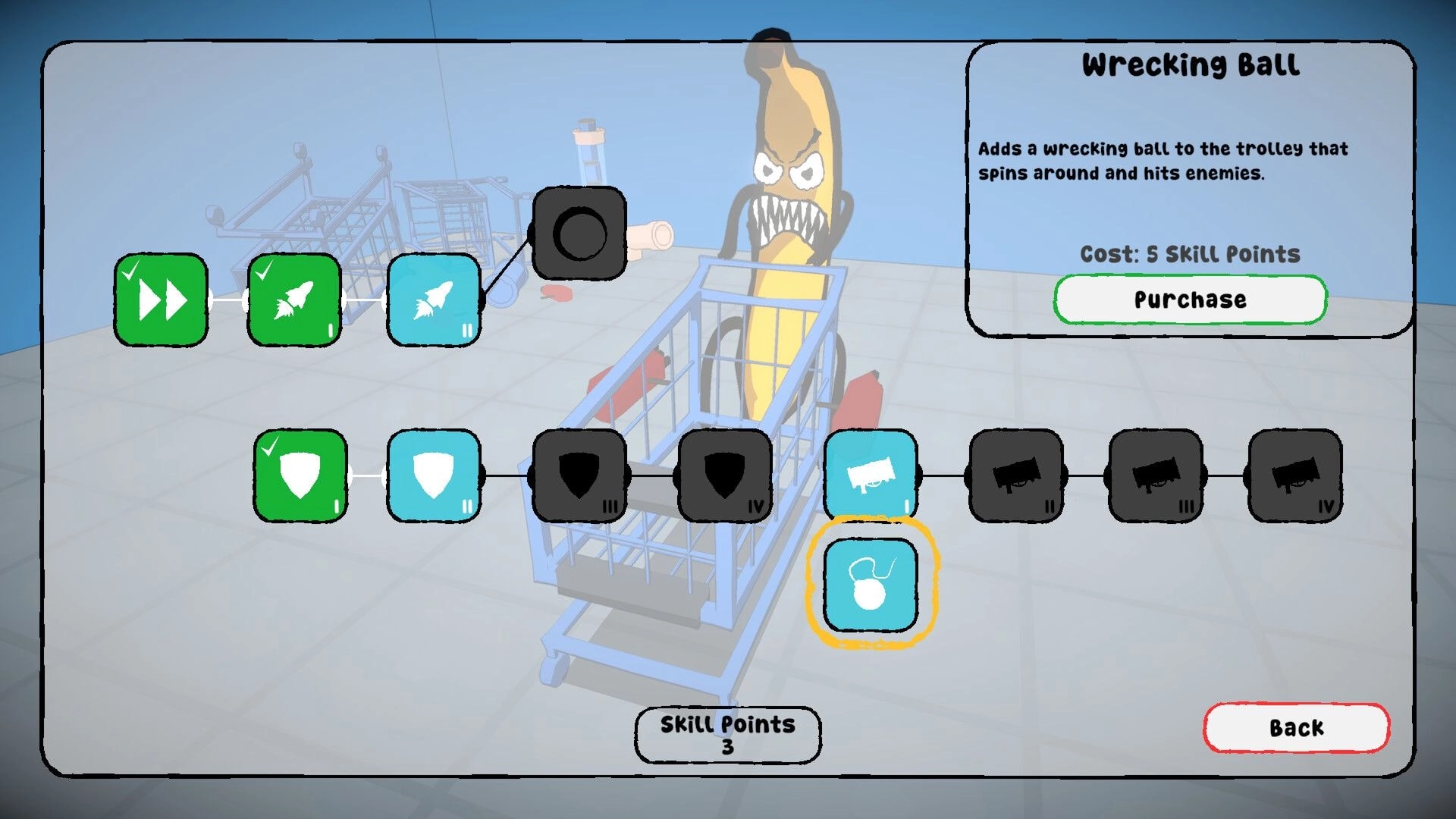Viewport: 1456px width, 819px height.
Task: Click the Cost: 5 Skill Points label
Action: pyautogui.click(x=1190, y=255)
